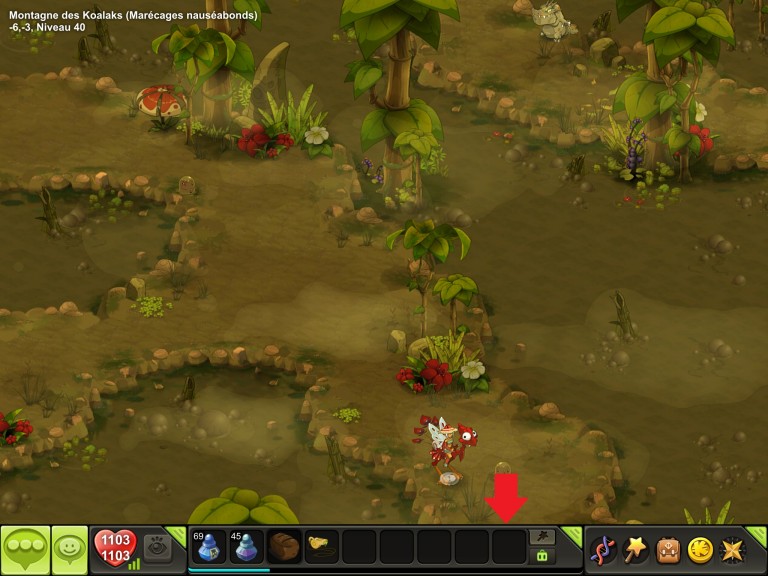Open the smiley emotes menu

[70, 550]
